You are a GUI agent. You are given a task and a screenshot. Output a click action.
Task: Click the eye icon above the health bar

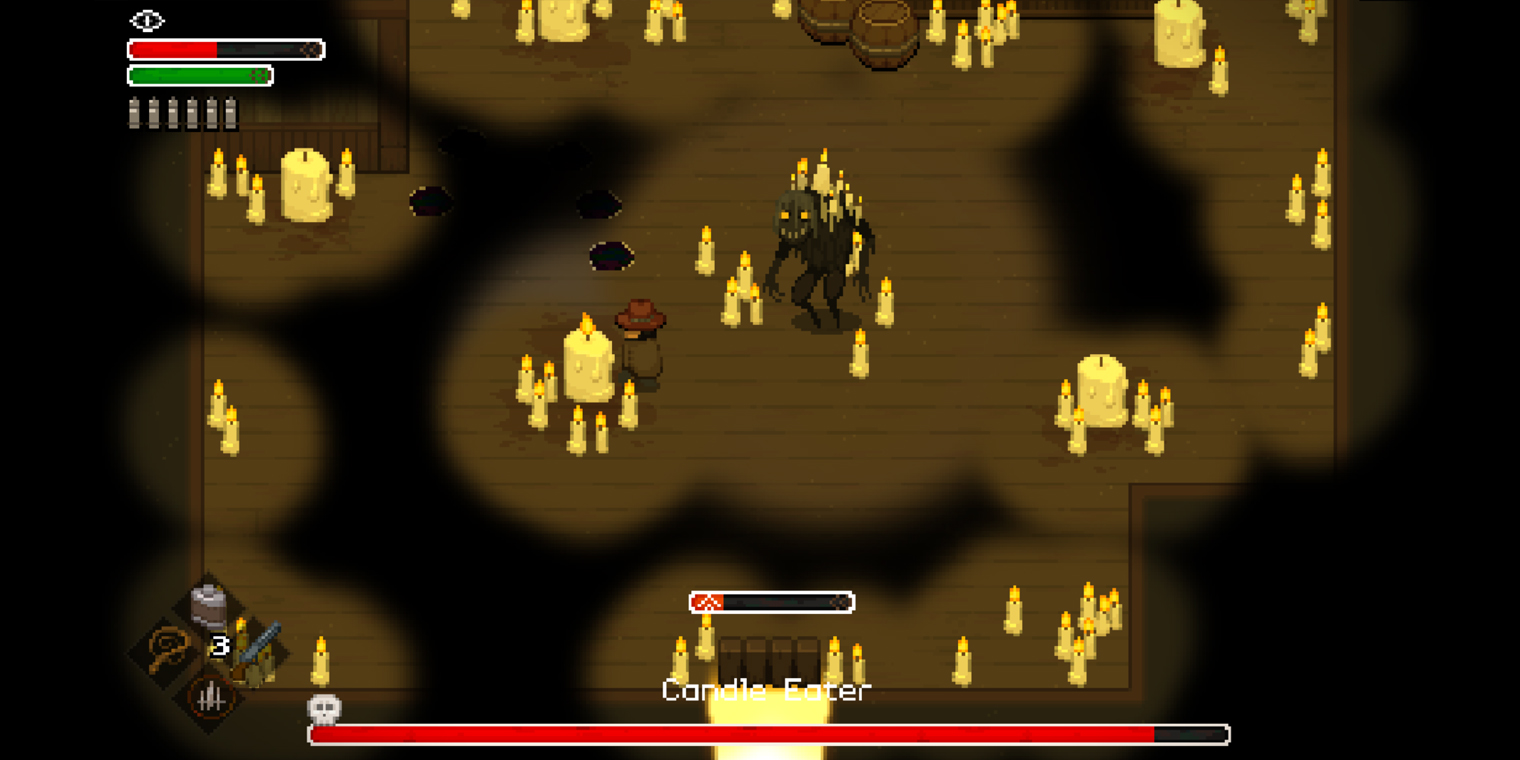click(x=147, y=20)
